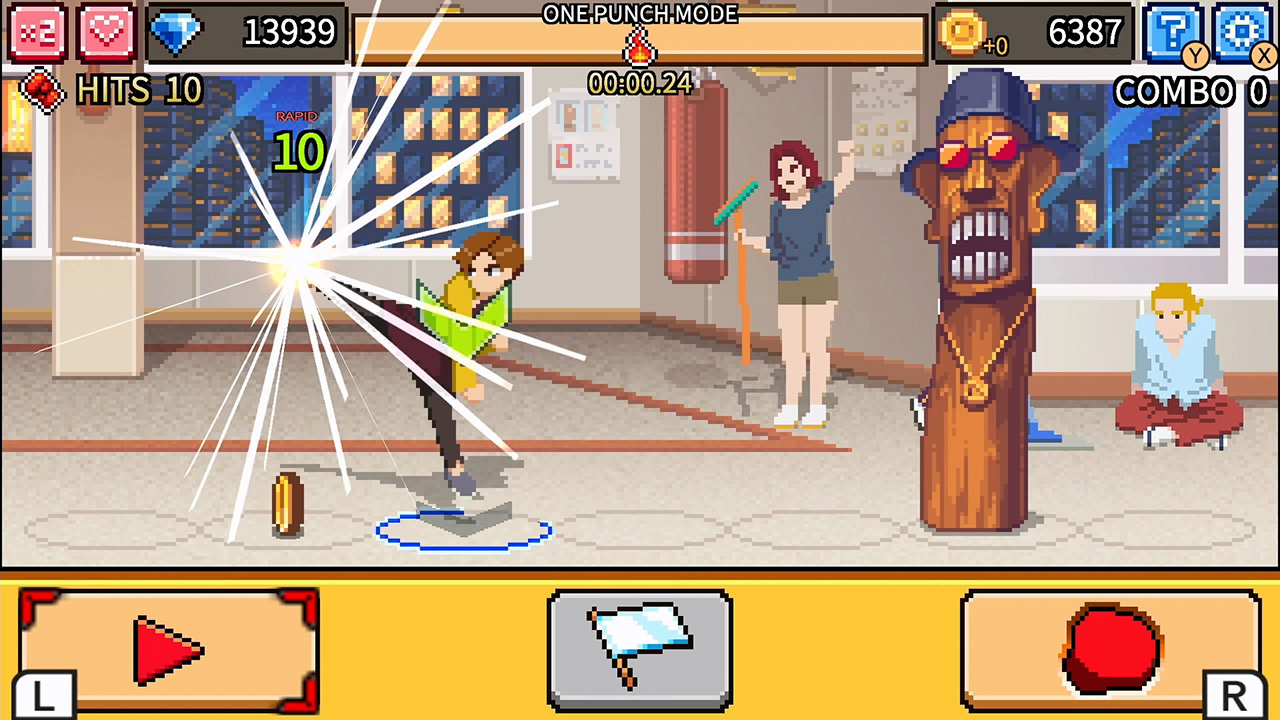Viewport: 1280px width, 720px height.
Task: Select the COMBO 0 counter
Action: [x=1189, y=92]
